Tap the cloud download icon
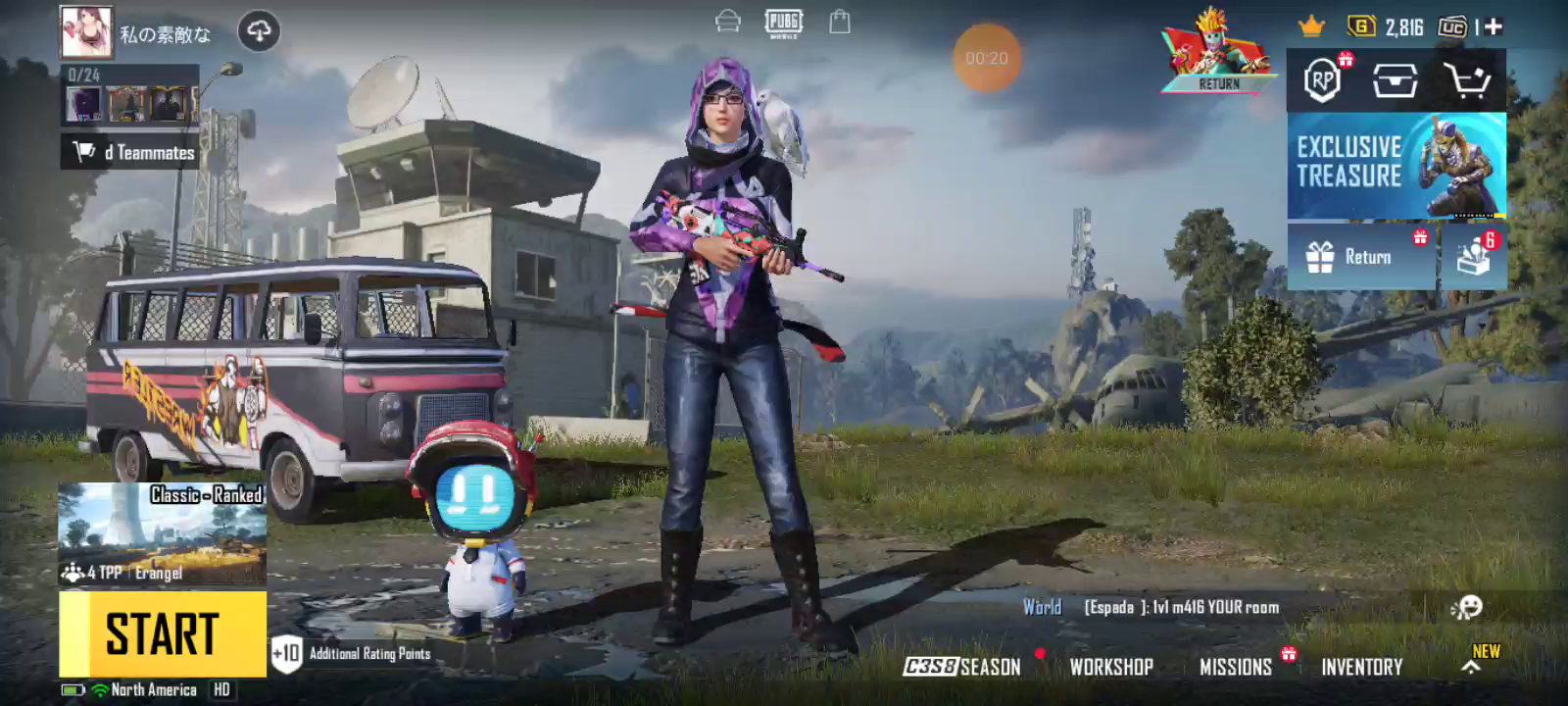Screen dimensions: 1568x706 click(x=259, y=31)
